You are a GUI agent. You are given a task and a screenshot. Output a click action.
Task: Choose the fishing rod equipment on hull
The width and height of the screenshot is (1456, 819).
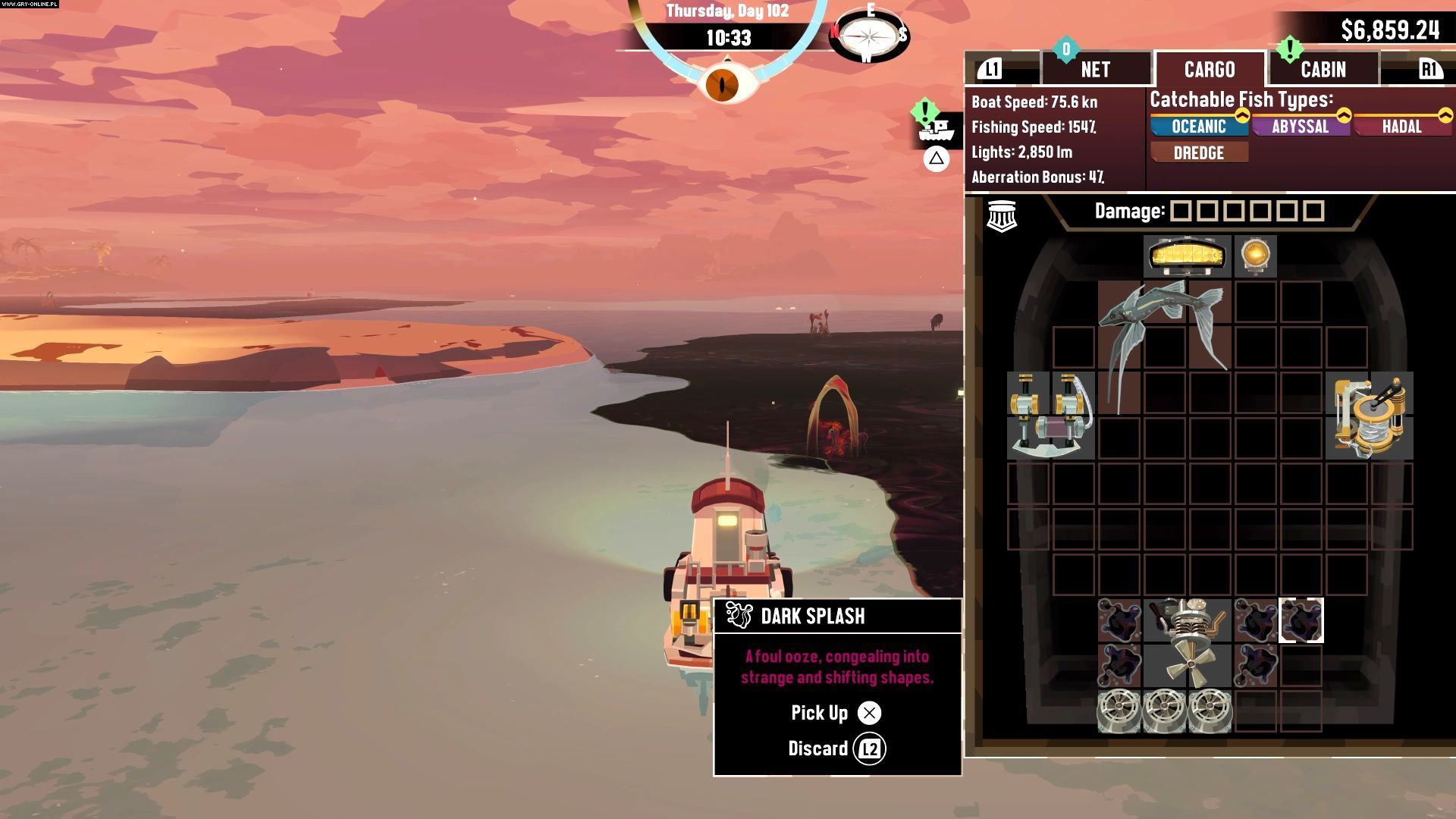(x=1051, y=416)
